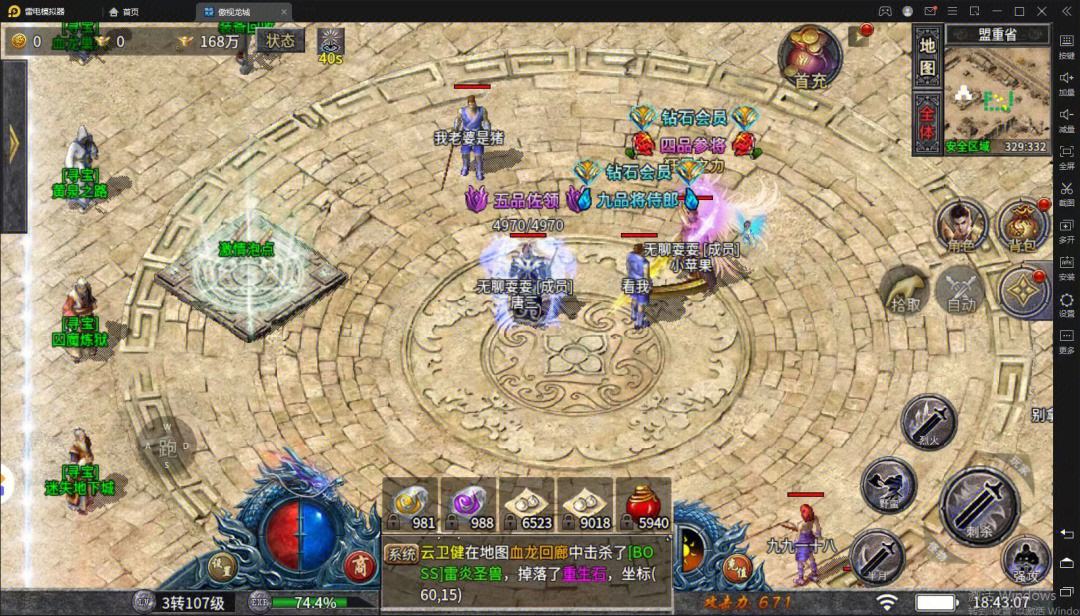
Task: Open the 背包 backpack
Action: coord(1023,227)
